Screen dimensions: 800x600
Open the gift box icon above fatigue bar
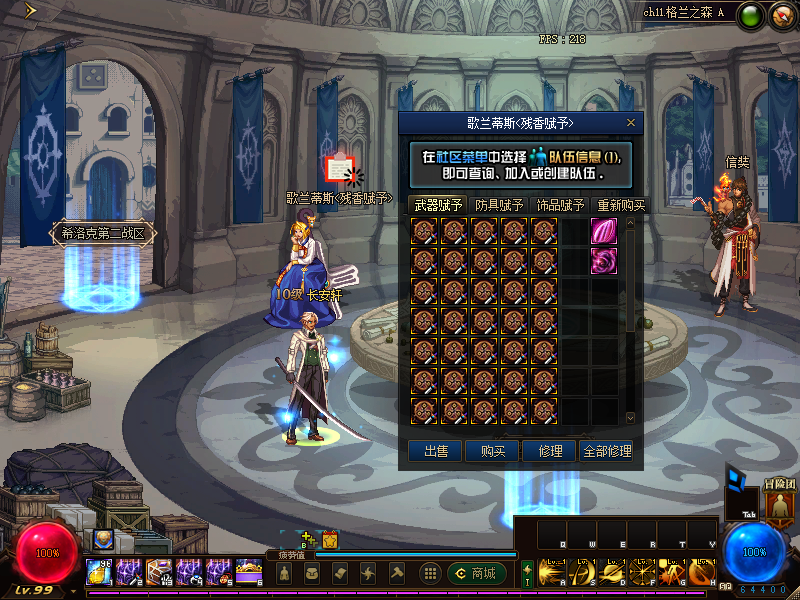330,540
